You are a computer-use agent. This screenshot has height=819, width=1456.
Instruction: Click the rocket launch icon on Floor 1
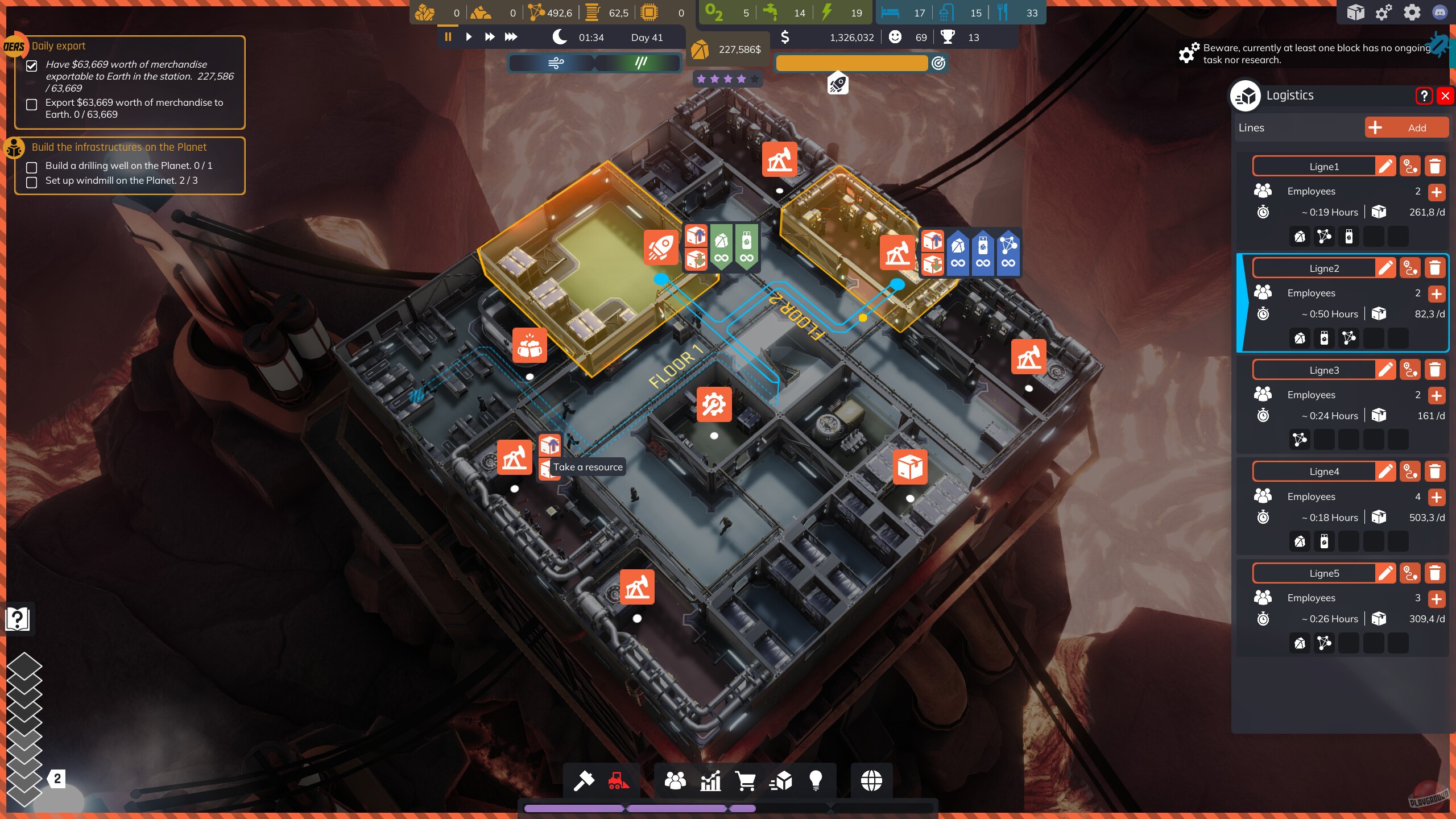tap(660, 247)
